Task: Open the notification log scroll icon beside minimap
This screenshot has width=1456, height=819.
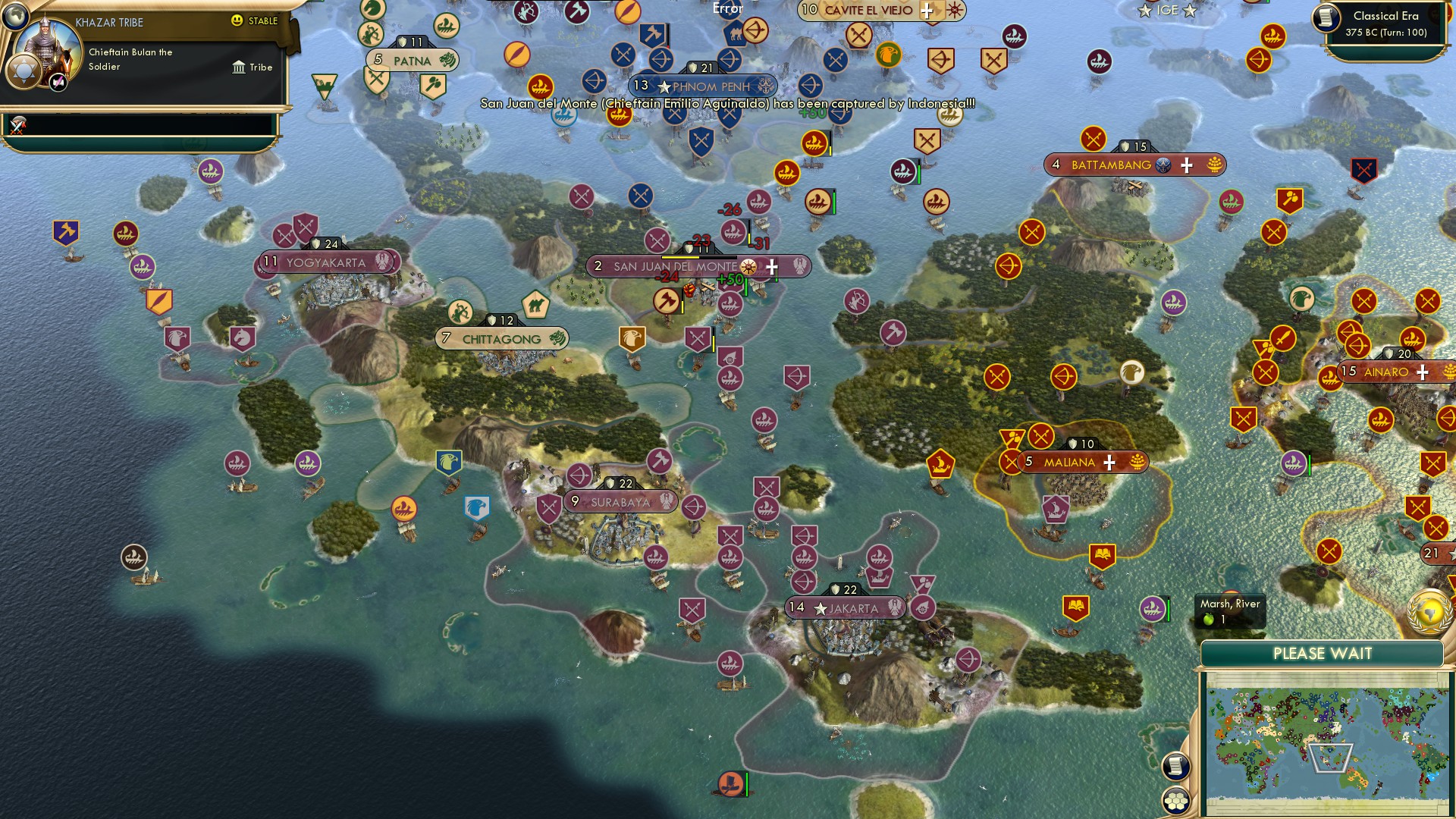Action: coord(1176,767)
